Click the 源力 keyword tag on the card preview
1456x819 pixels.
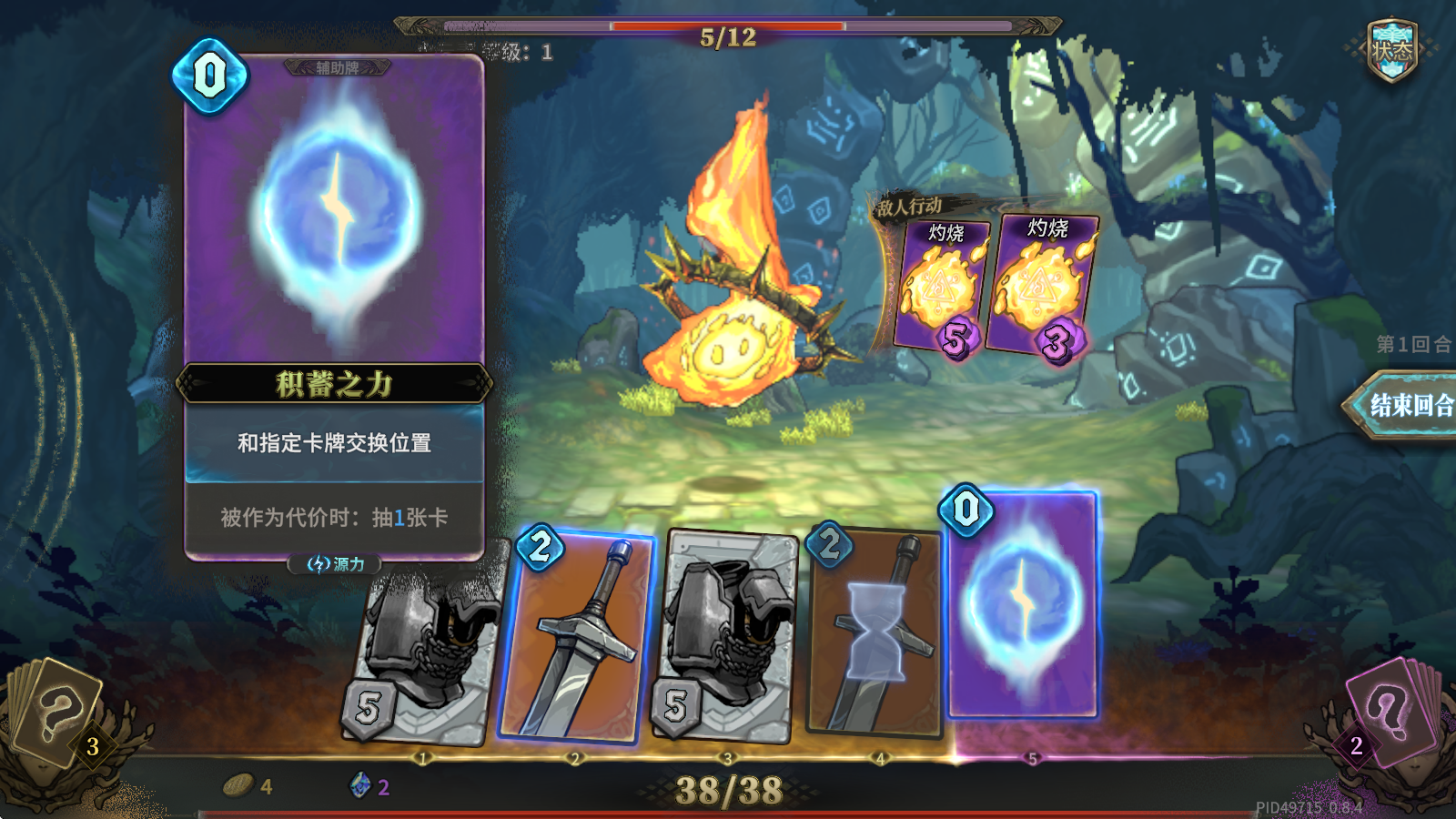pyautogui.click(x=336, y=564)
